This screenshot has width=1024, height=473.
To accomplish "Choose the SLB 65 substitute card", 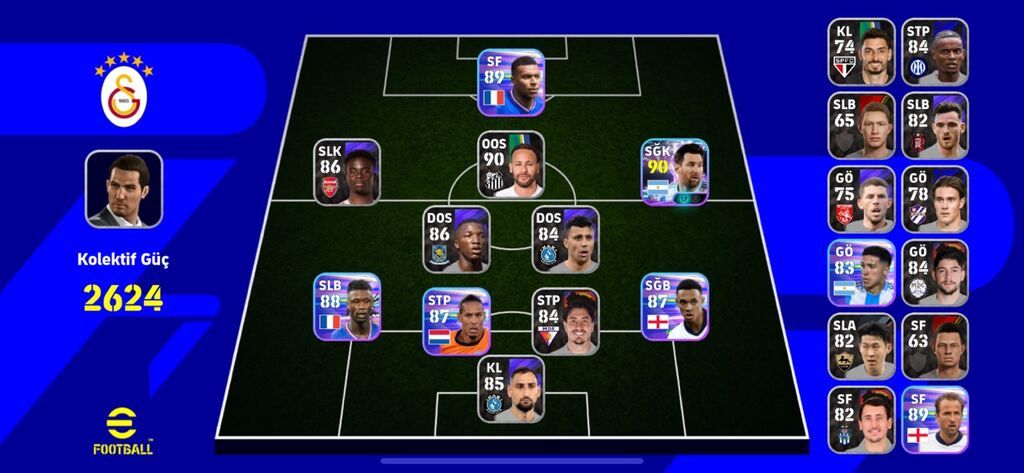I will 861,126.
